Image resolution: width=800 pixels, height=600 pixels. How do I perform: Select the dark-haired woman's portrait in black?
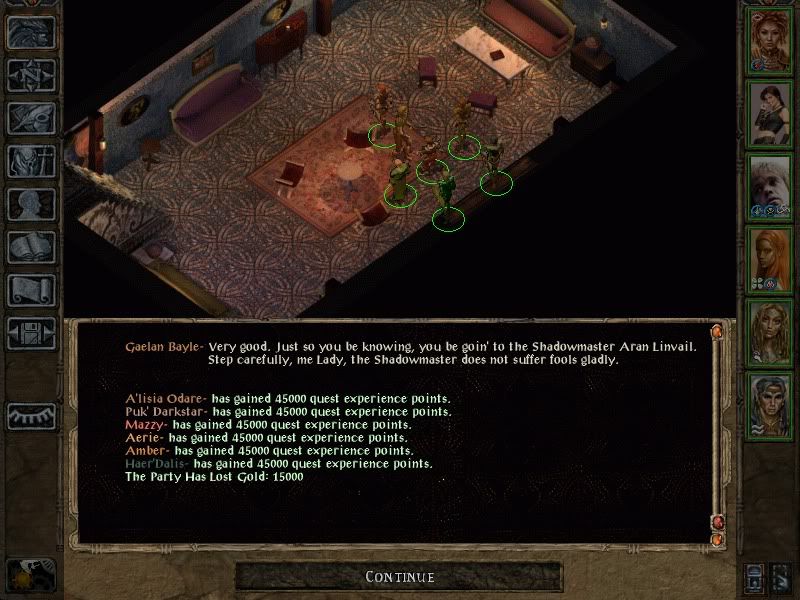pos(770,113)
